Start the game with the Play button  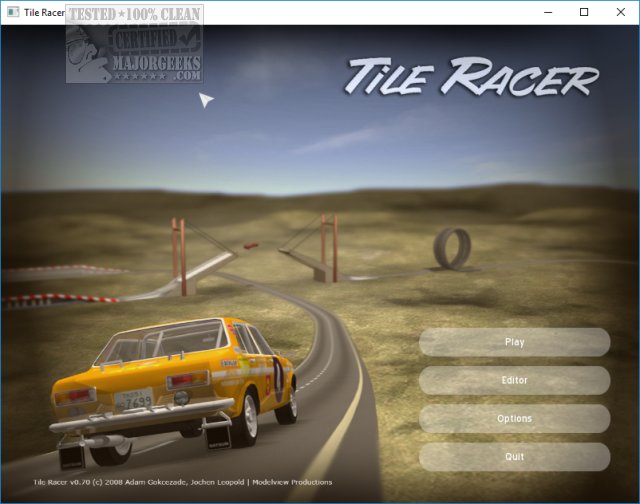tap(514, 342)
